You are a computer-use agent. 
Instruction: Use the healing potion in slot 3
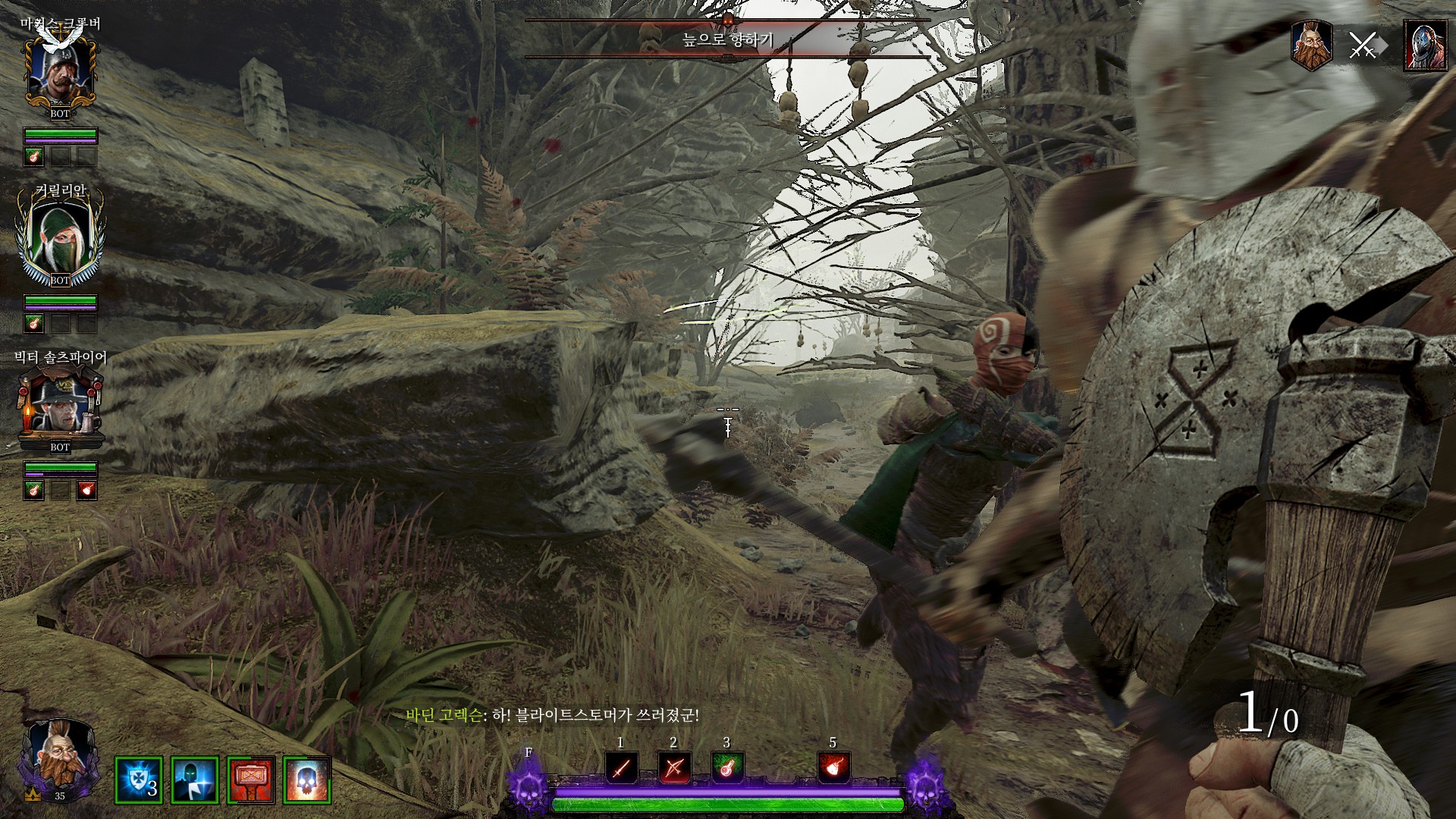727,769
